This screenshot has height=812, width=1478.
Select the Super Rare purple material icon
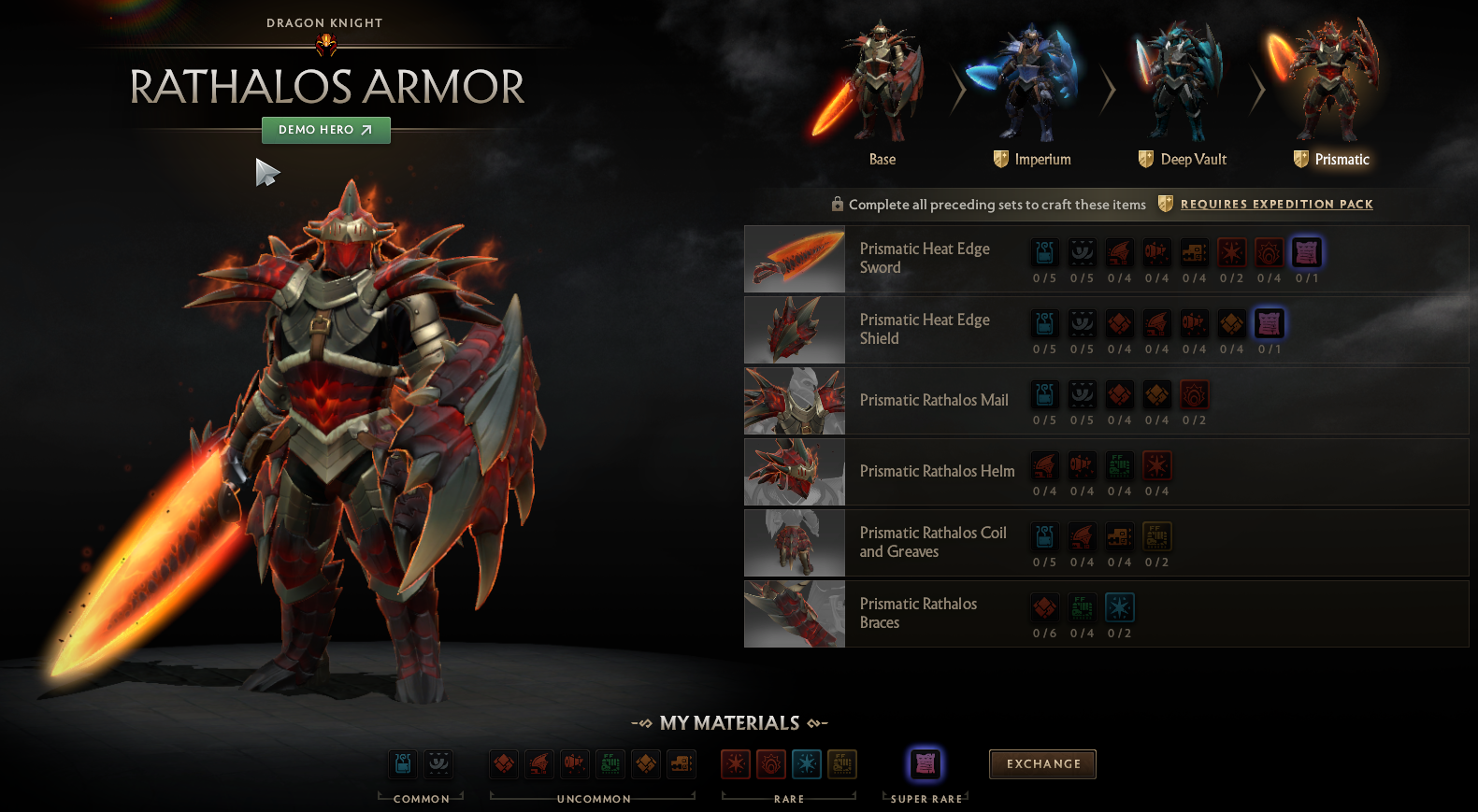[x=926, y=763]
